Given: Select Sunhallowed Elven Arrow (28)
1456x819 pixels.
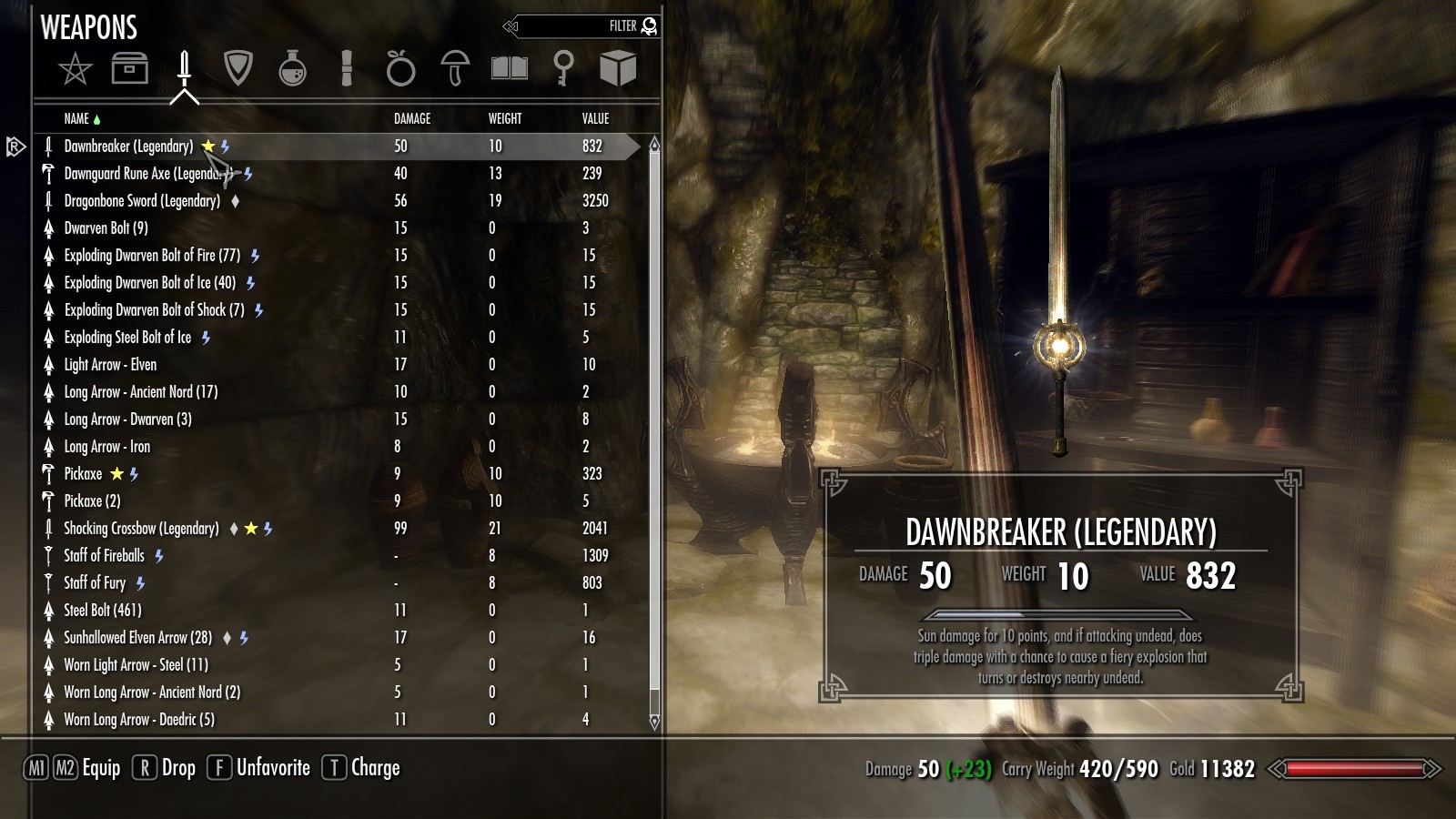Looking at the screenshot, I should [x=137, y=638].
